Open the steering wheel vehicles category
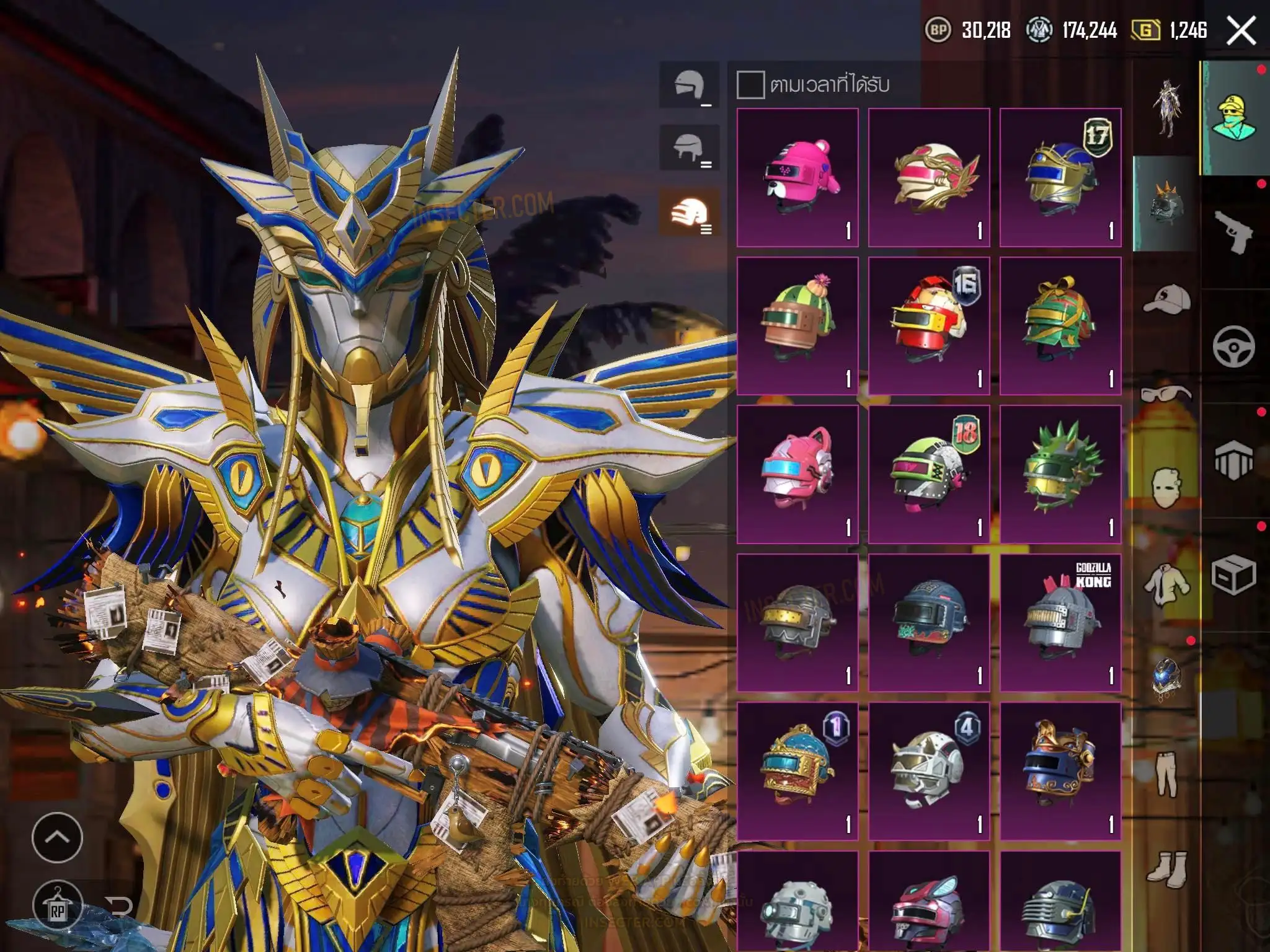 (x=1233, y=346)
